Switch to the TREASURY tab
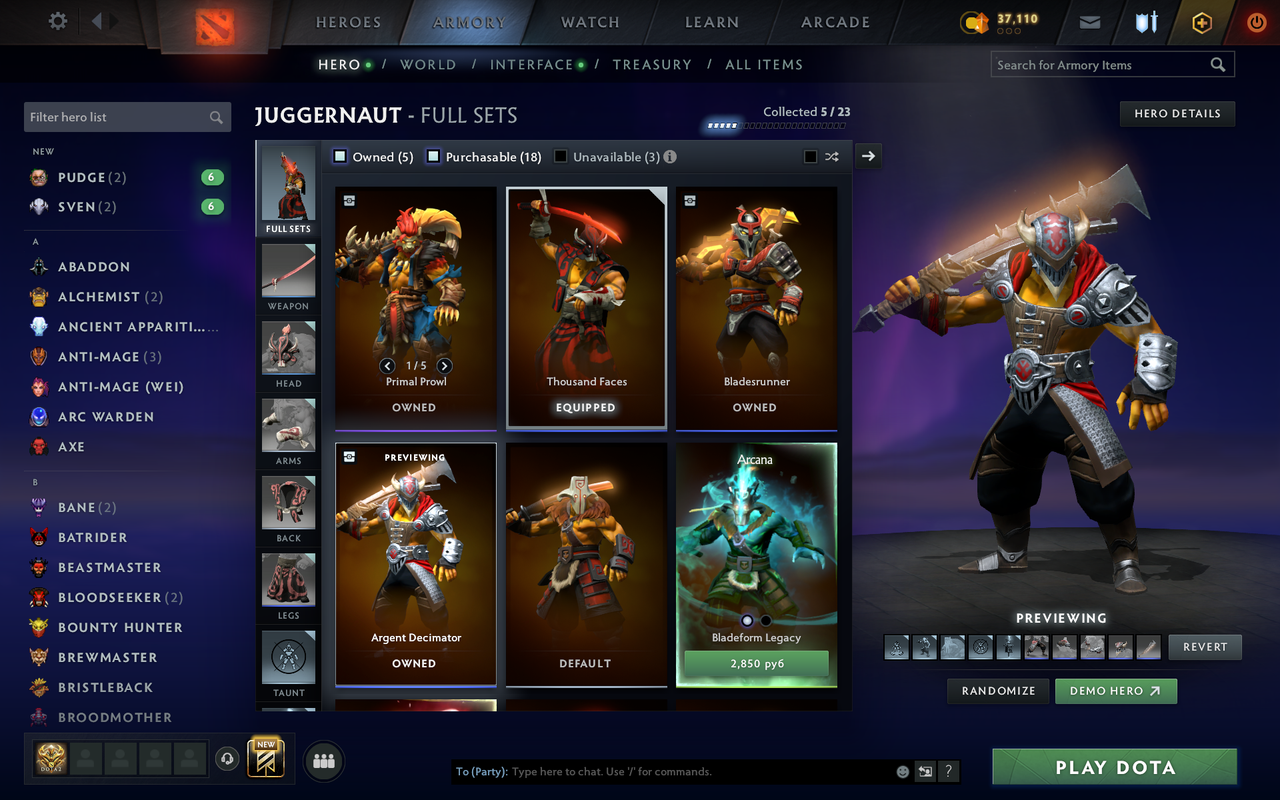This screenshot has height=800, width=1280. (x=652, y=64)
